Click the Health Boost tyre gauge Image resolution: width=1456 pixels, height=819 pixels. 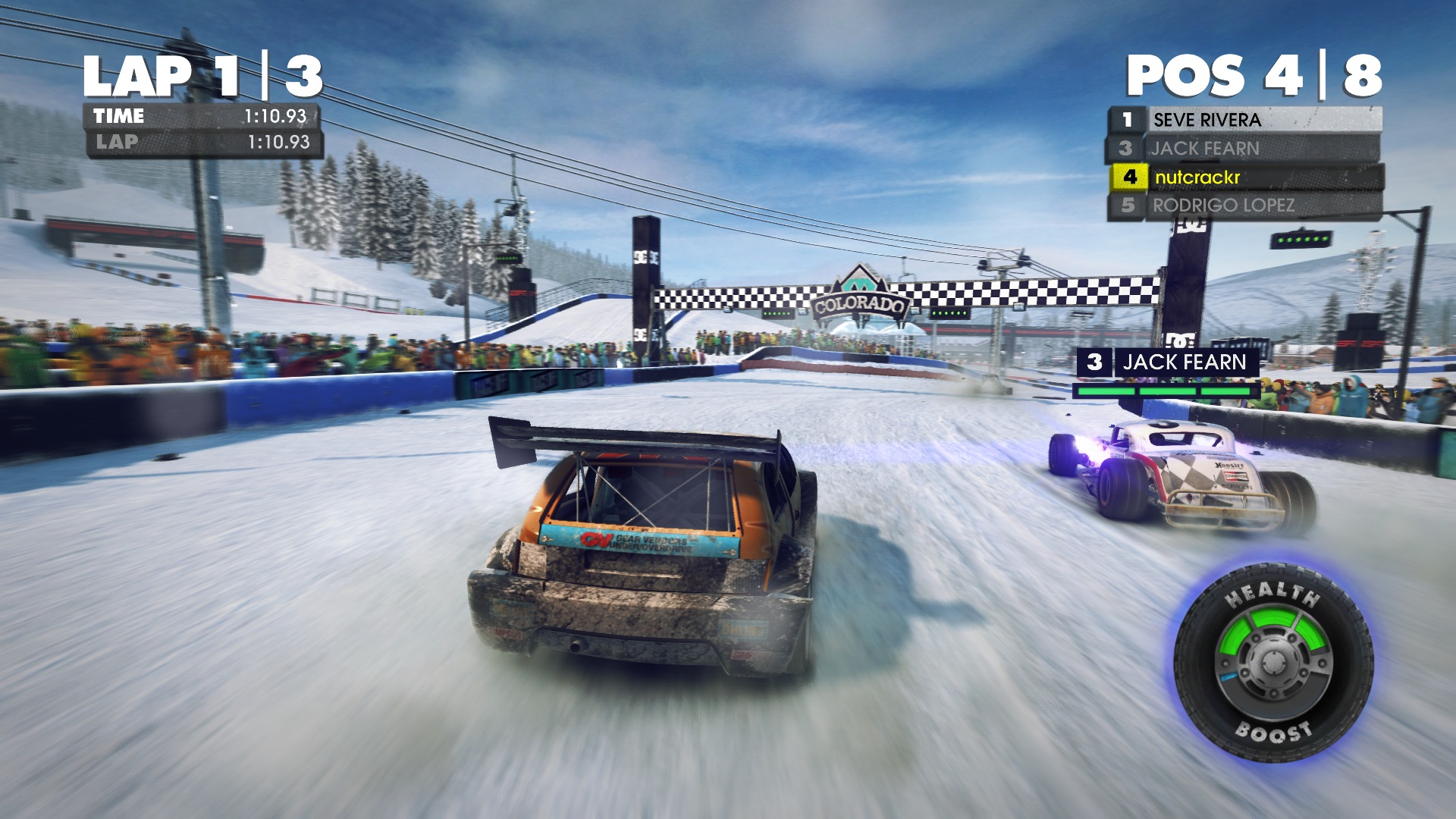coord(1273,664)
